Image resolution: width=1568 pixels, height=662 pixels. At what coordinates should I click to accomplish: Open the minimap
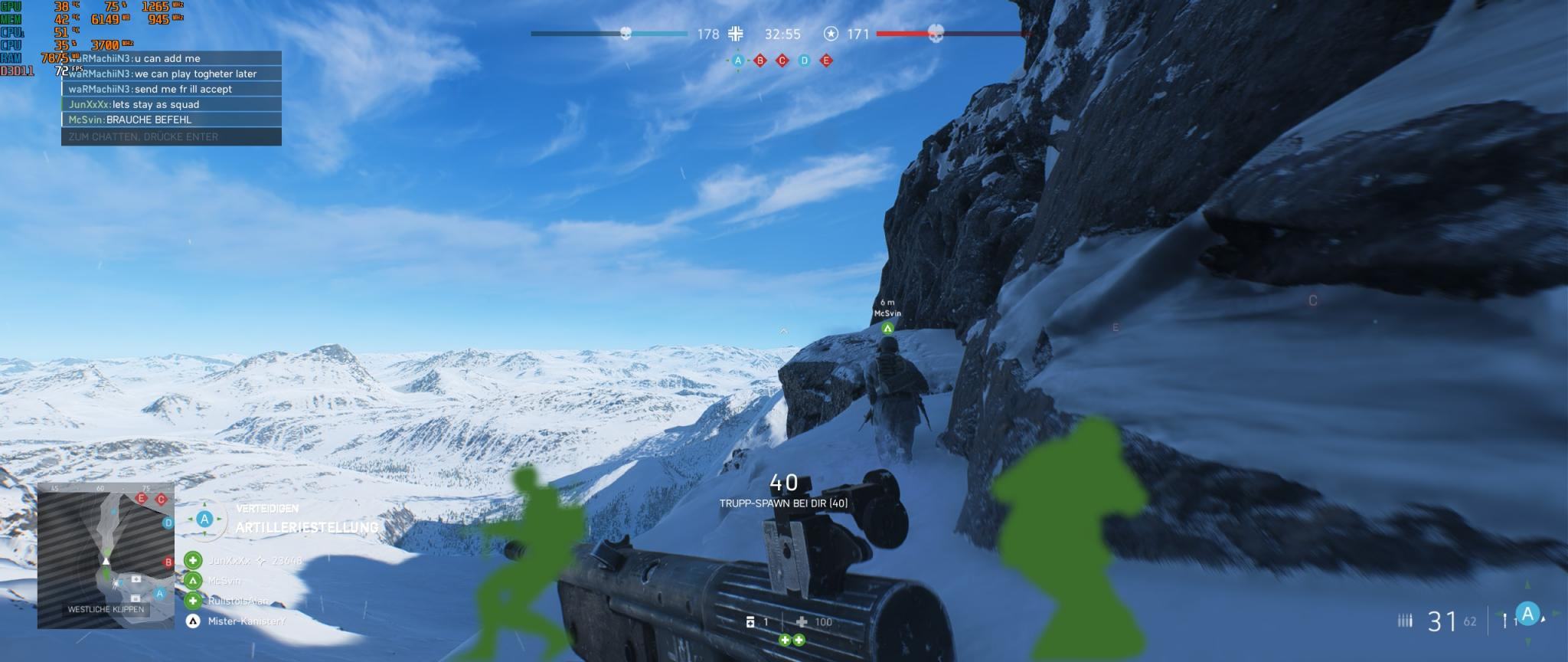pyautogui.click(x=106, y=557)
